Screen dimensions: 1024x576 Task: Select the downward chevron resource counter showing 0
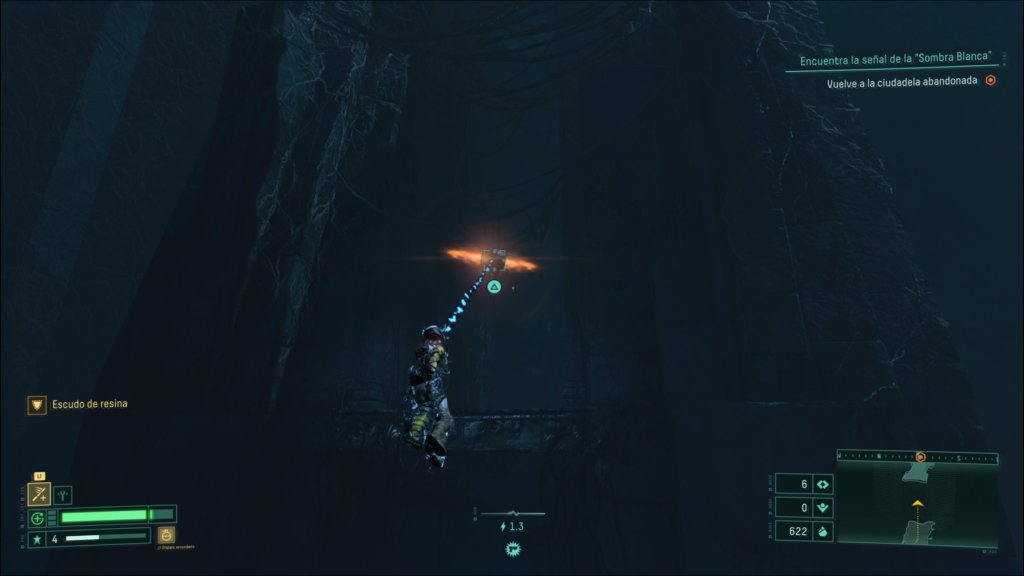tap(823, 508)
